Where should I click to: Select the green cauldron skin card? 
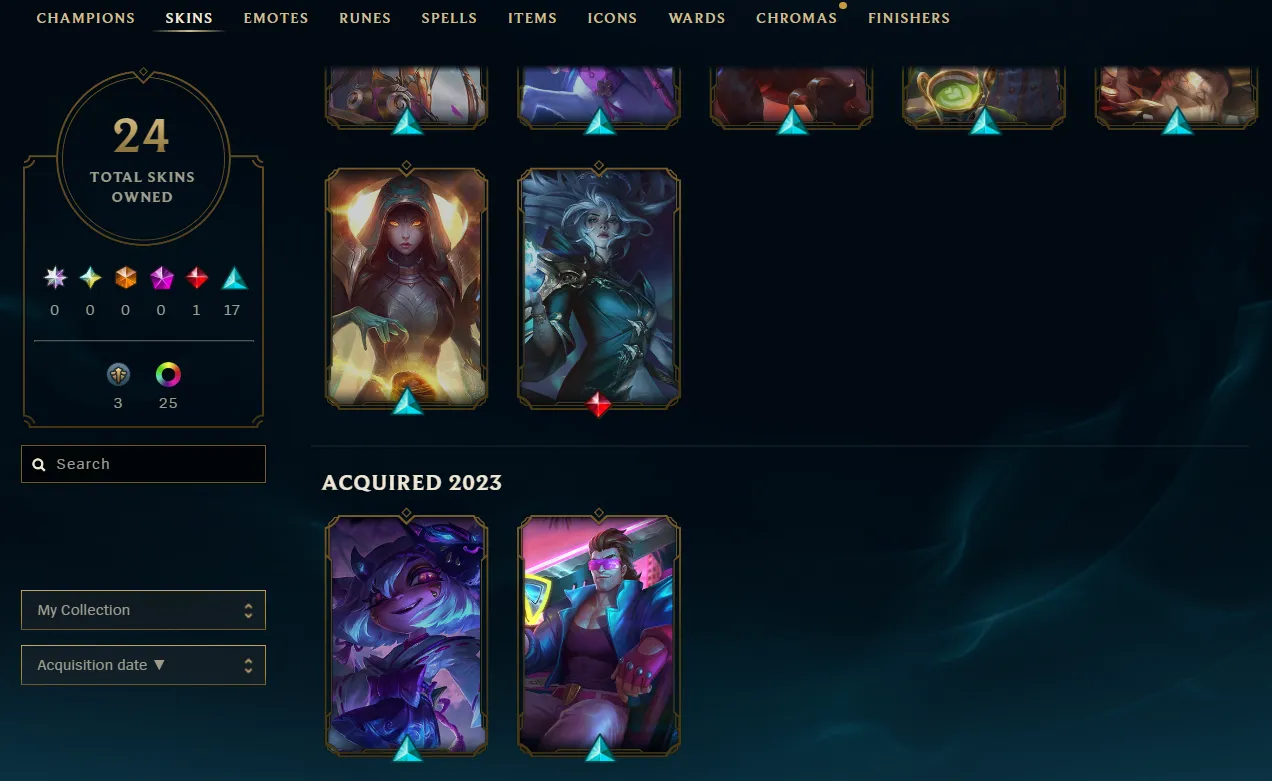984,95
